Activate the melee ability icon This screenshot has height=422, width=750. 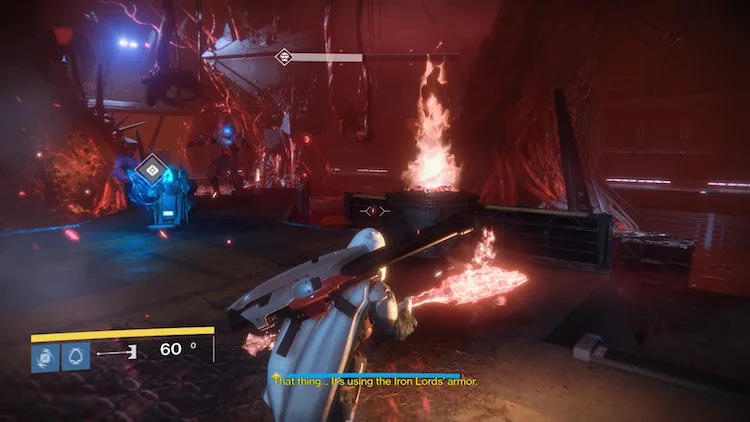click(76, 356)
